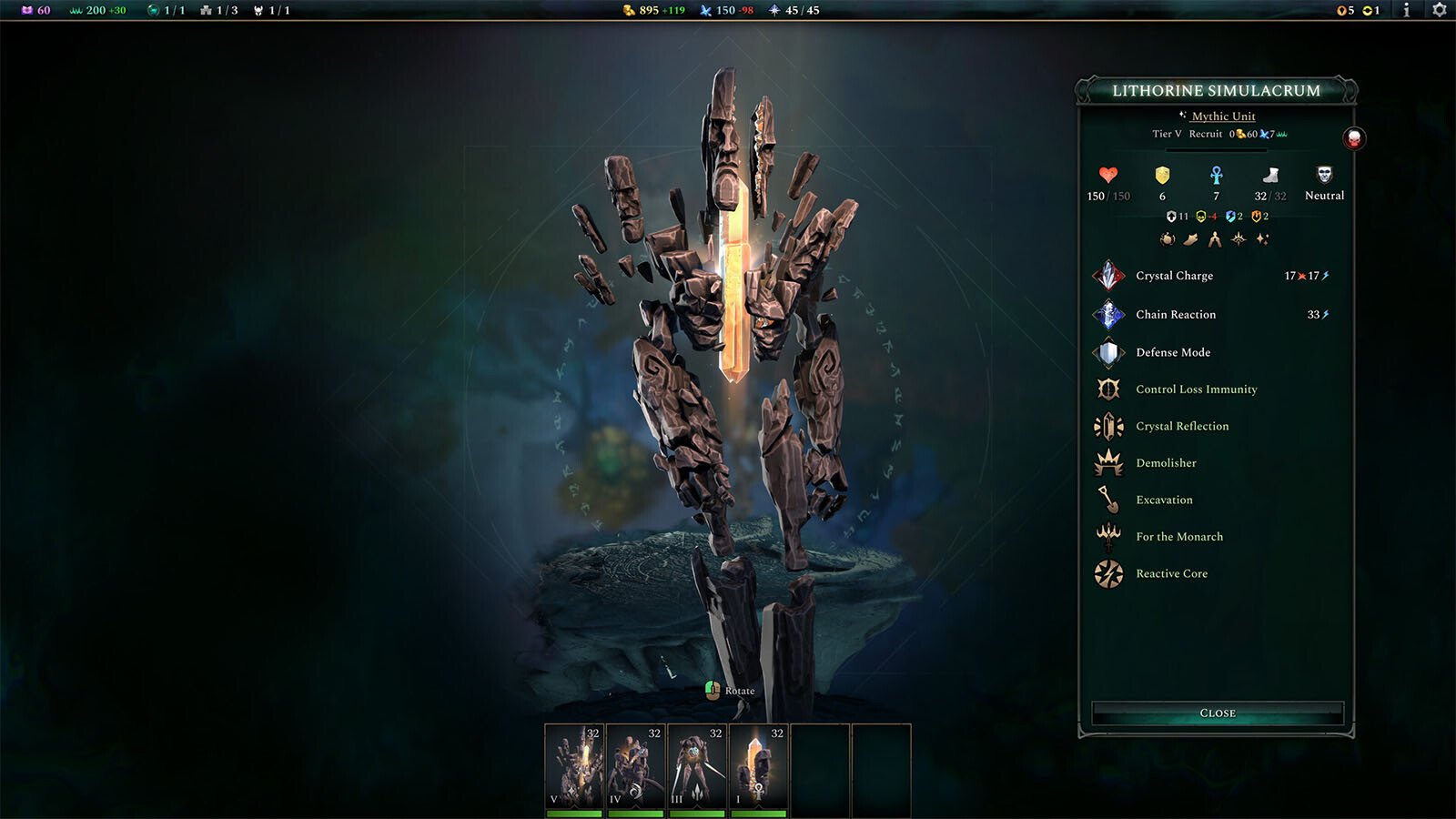Click the Control Loss Immunity icon
Screen dimensions: 1456x819
click(x=1109, y=389)
